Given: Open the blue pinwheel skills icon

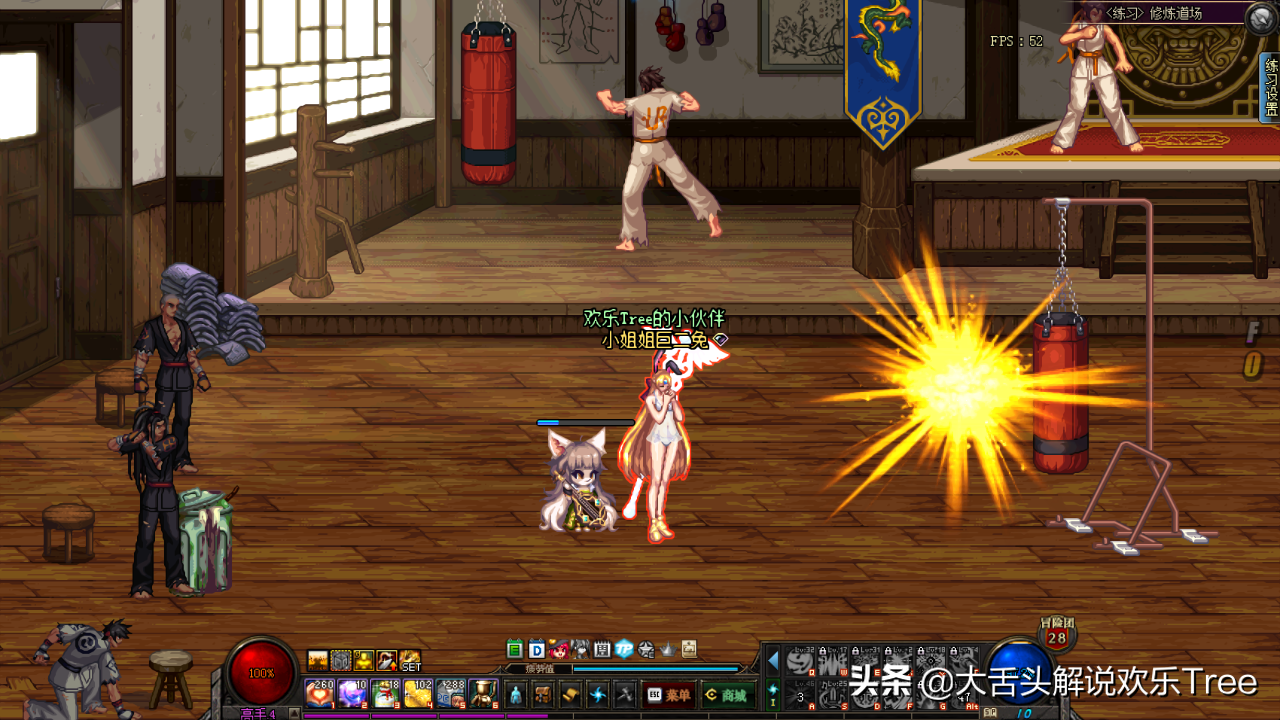Looking at the screenshot, I should (598, 694).
